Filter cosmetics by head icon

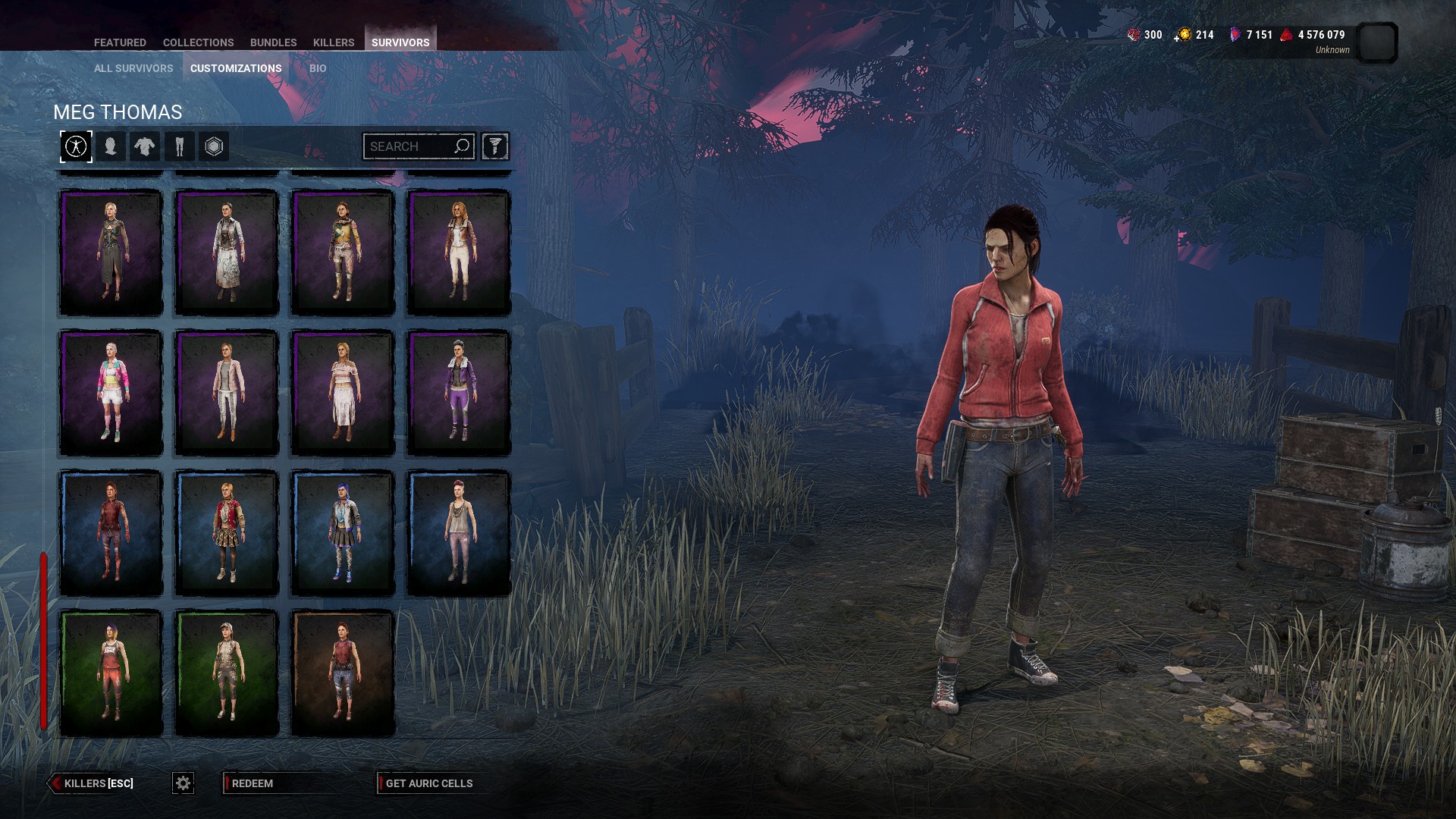[110, 146]
